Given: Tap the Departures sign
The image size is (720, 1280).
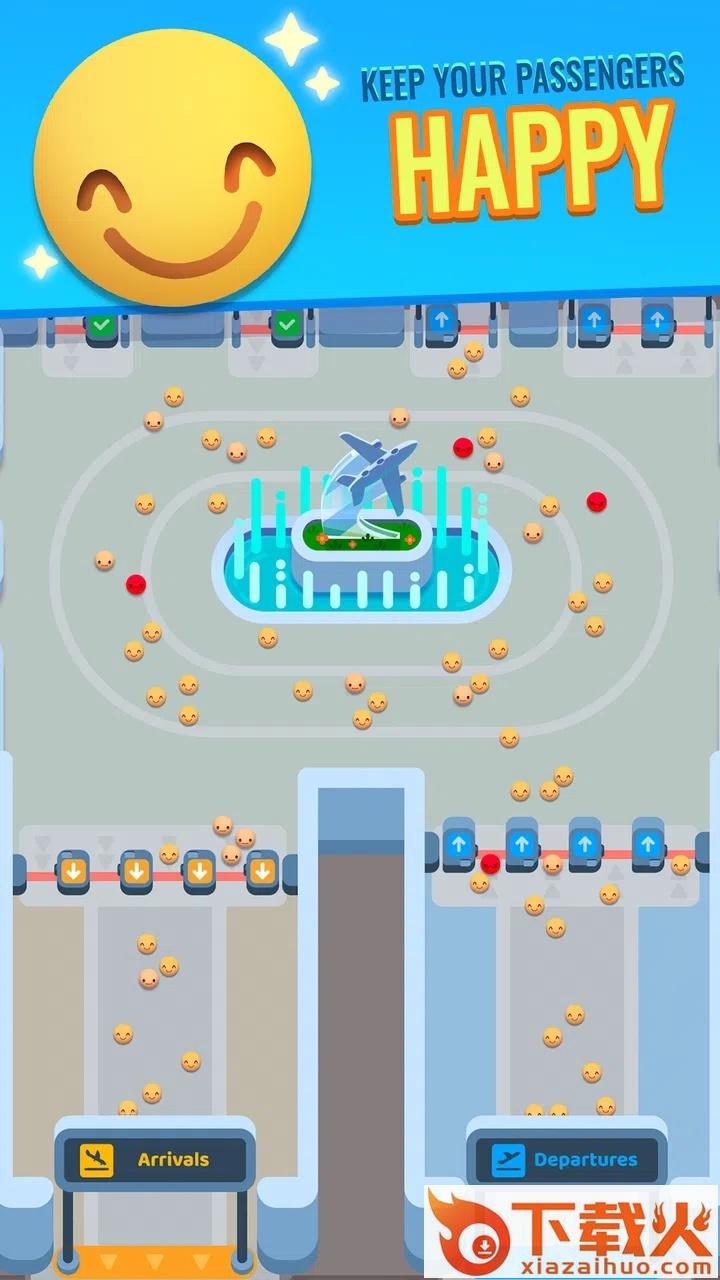Looking at the screenshot, I should tap(566, 1160).
